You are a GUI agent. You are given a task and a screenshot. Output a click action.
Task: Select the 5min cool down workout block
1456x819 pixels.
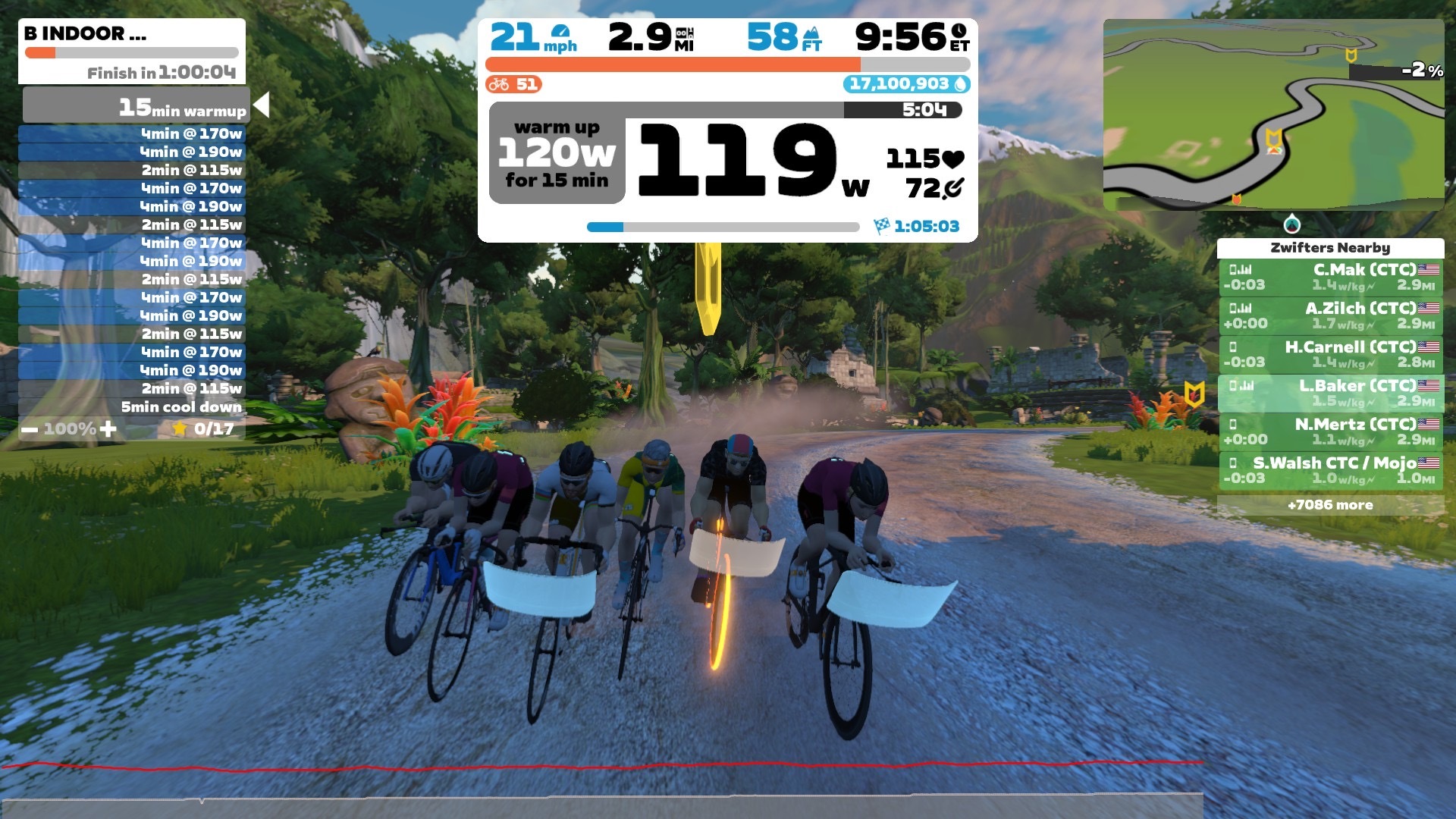(182, 407)
